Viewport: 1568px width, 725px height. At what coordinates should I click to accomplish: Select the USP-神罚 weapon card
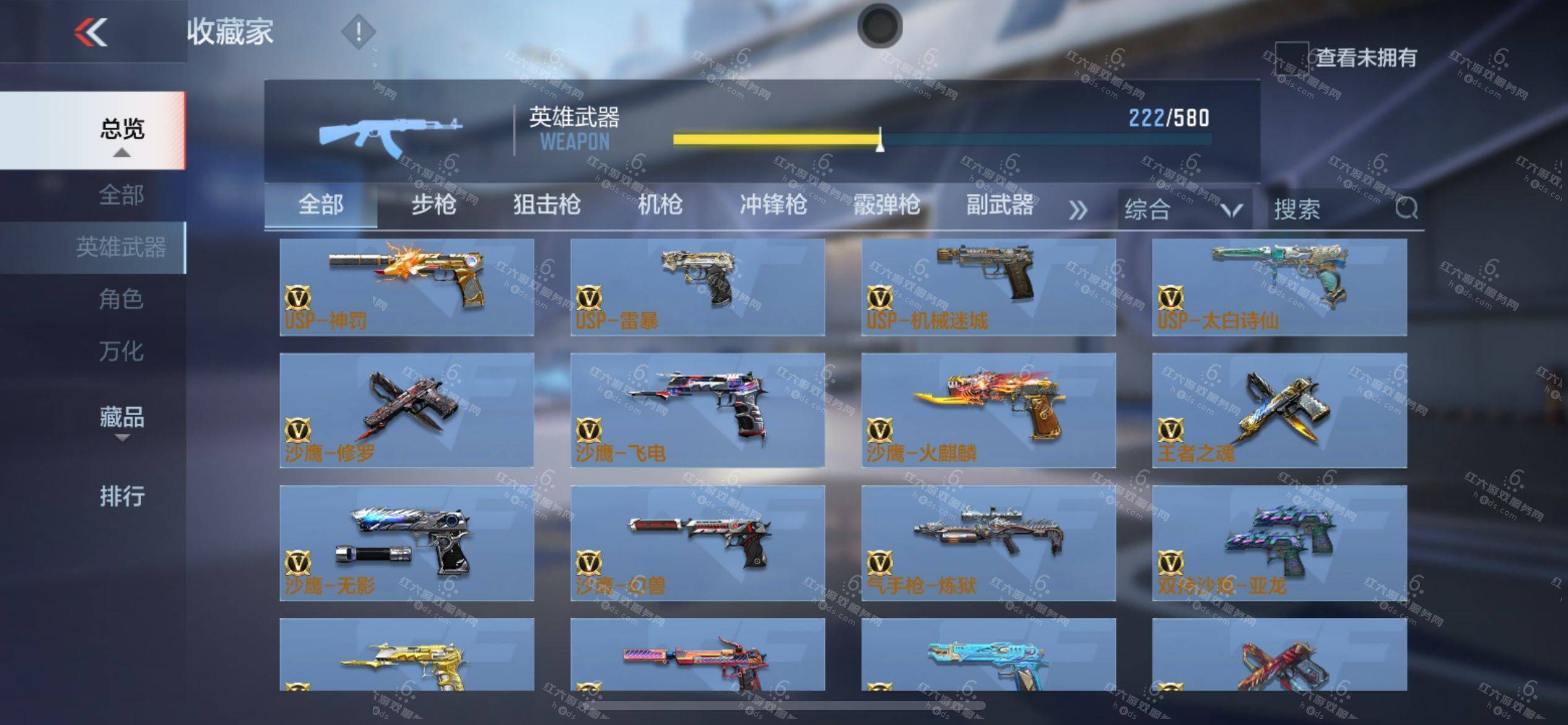coord(407,287)
